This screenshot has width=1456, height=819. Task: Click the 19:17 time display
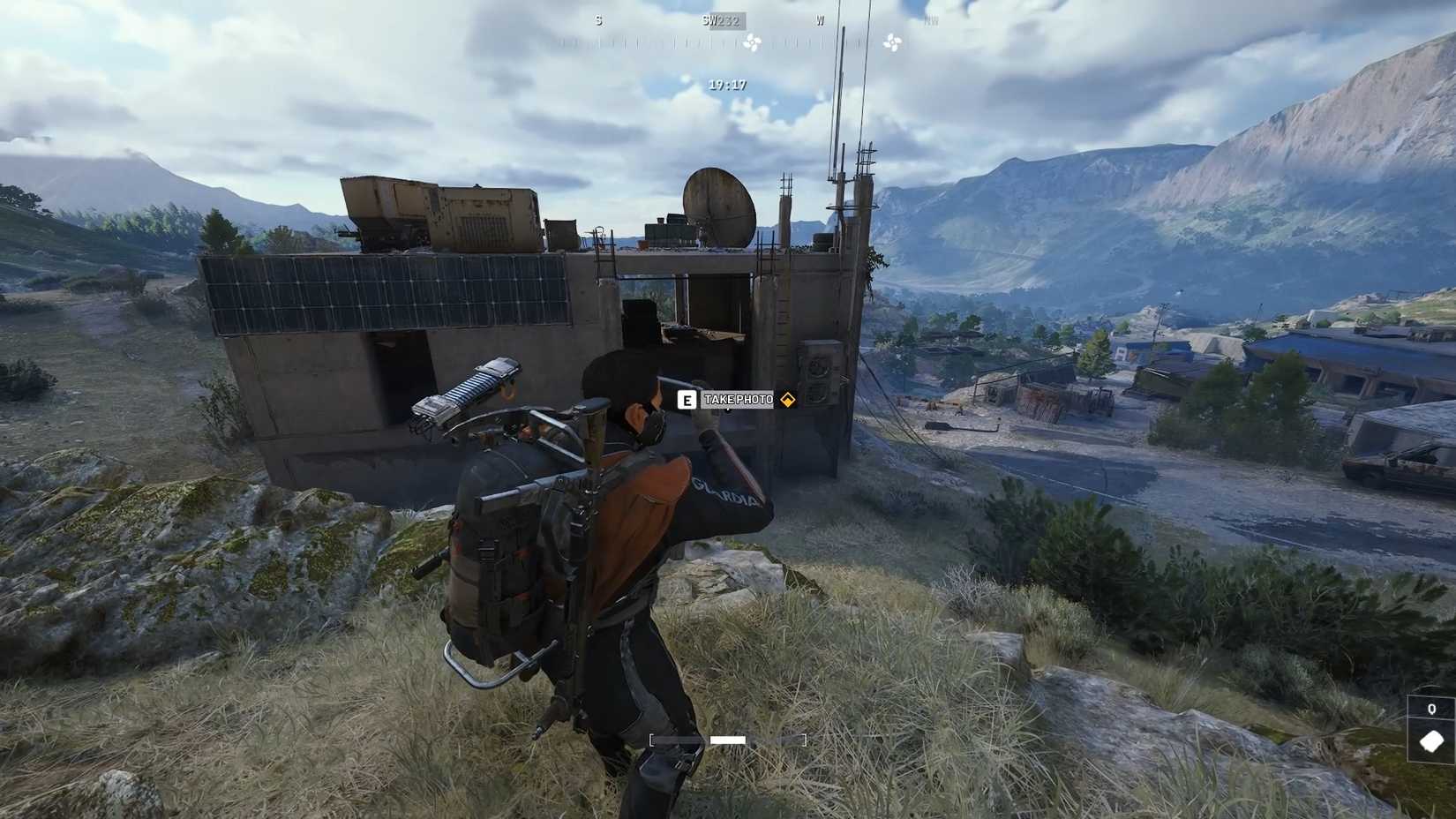(725, 83)
